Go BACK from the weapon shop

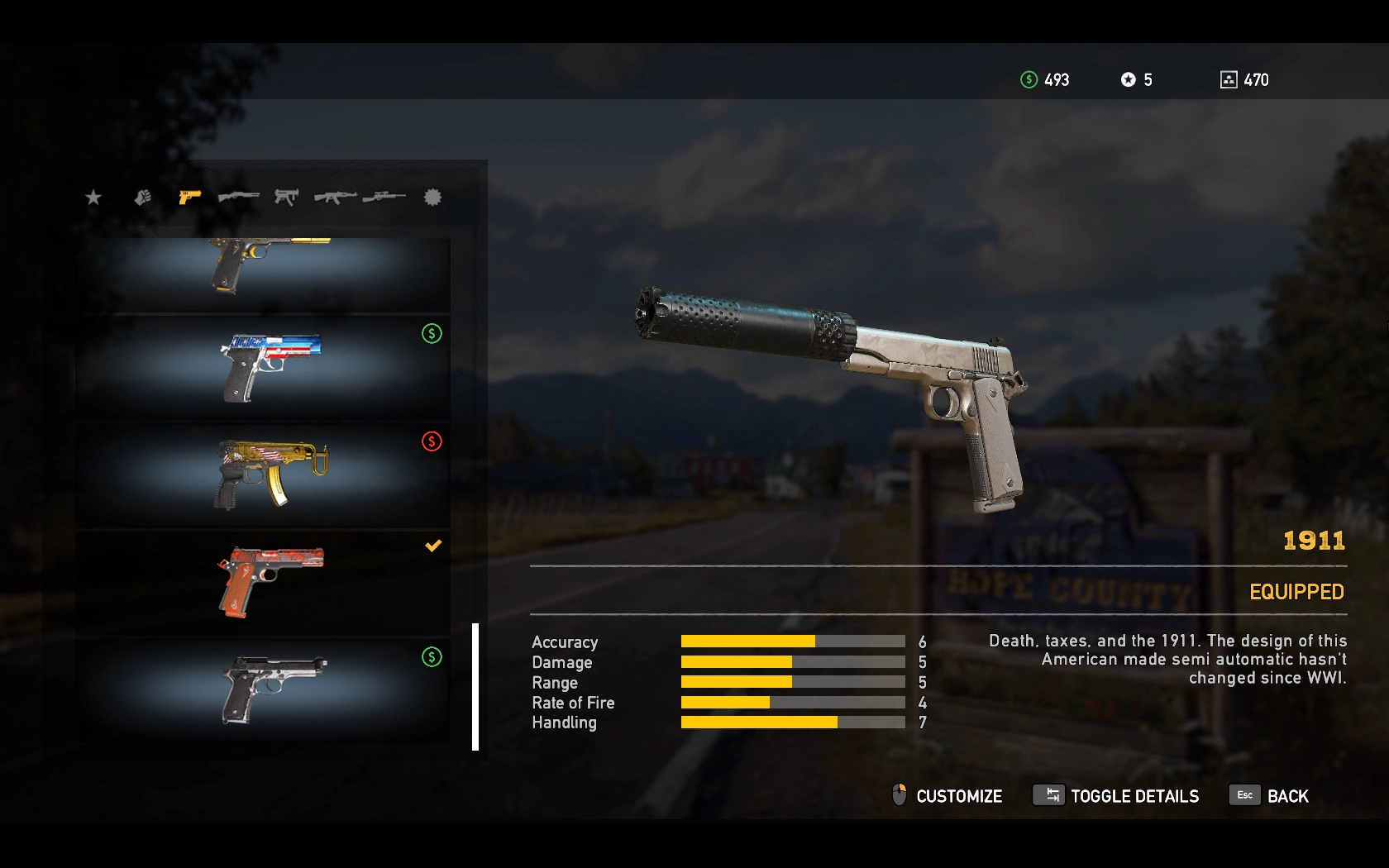[x=1269, y=796]
